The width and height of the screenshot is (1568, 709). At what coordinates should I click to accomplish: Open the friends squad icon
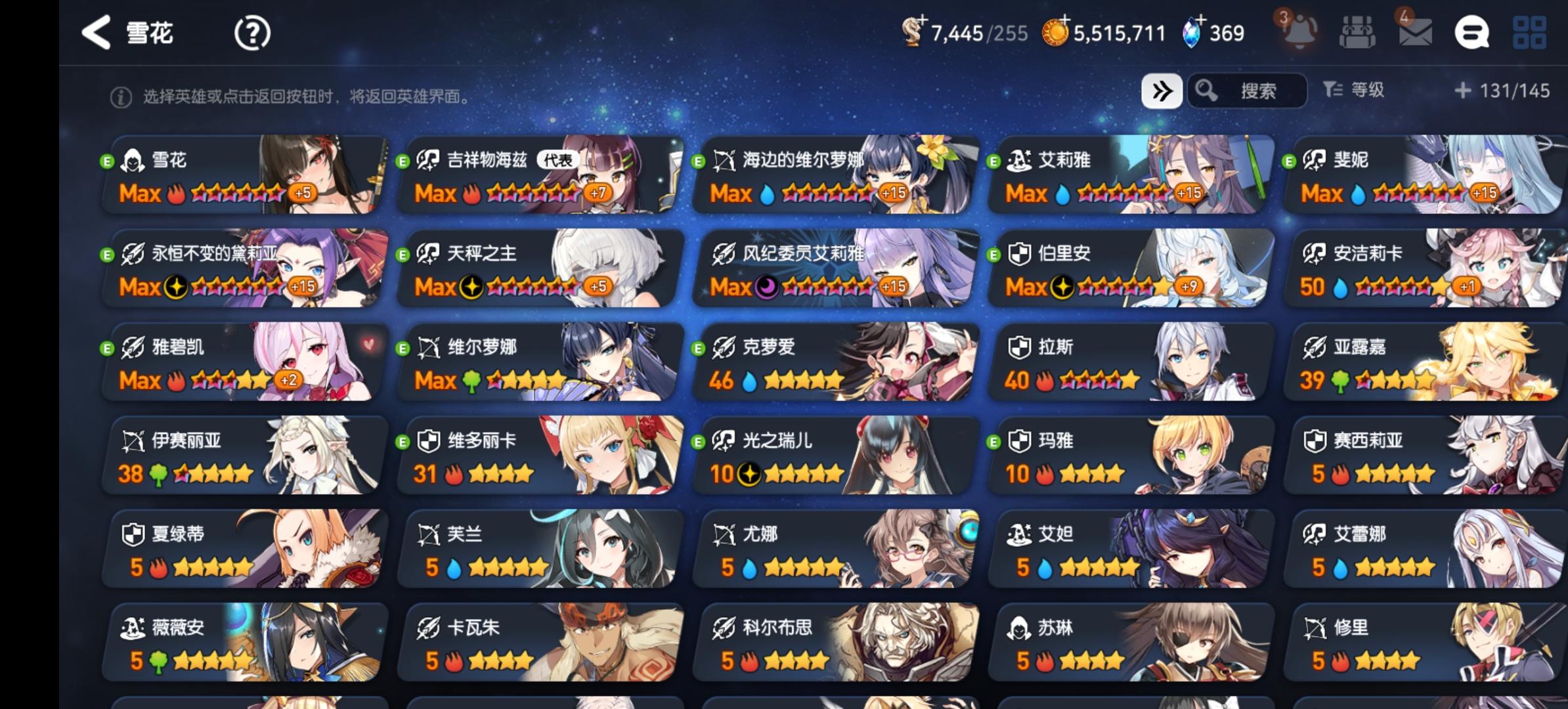(x=1358, y=32)
